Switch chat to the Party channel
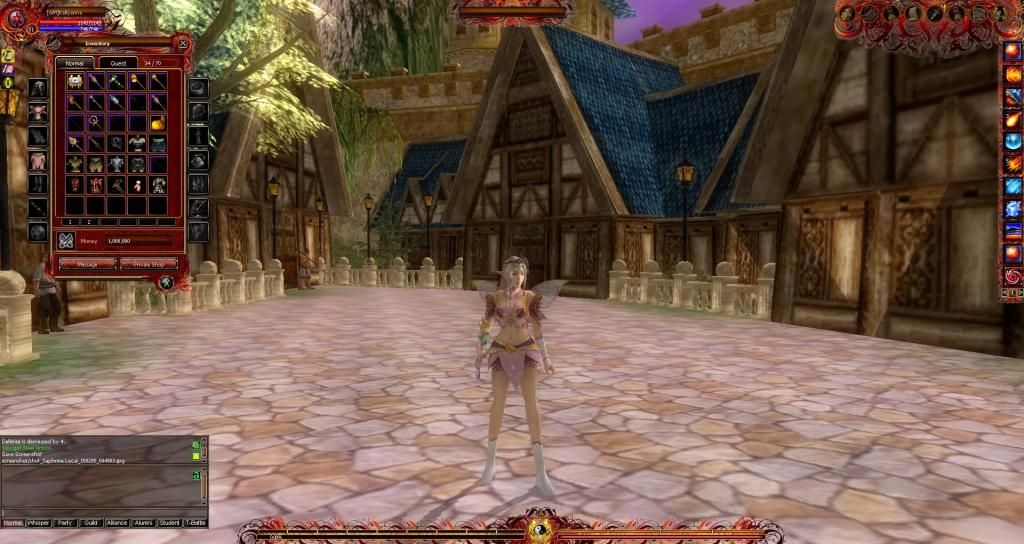Viewport: 1024px width, 544px height. pyautogui.click(x=65, y=523)
